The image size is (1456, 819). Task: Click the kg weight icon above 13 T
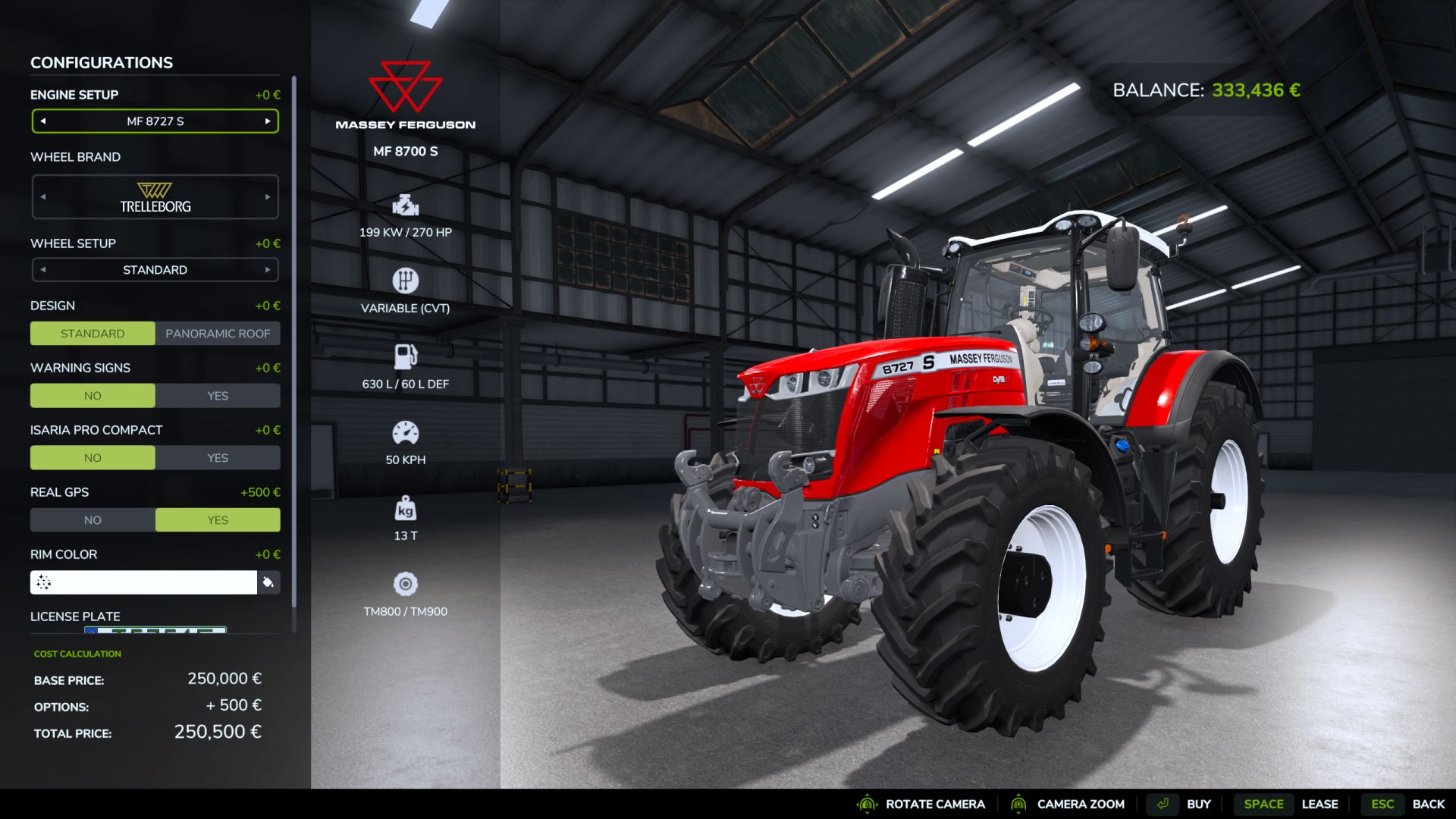pos(406,507)
